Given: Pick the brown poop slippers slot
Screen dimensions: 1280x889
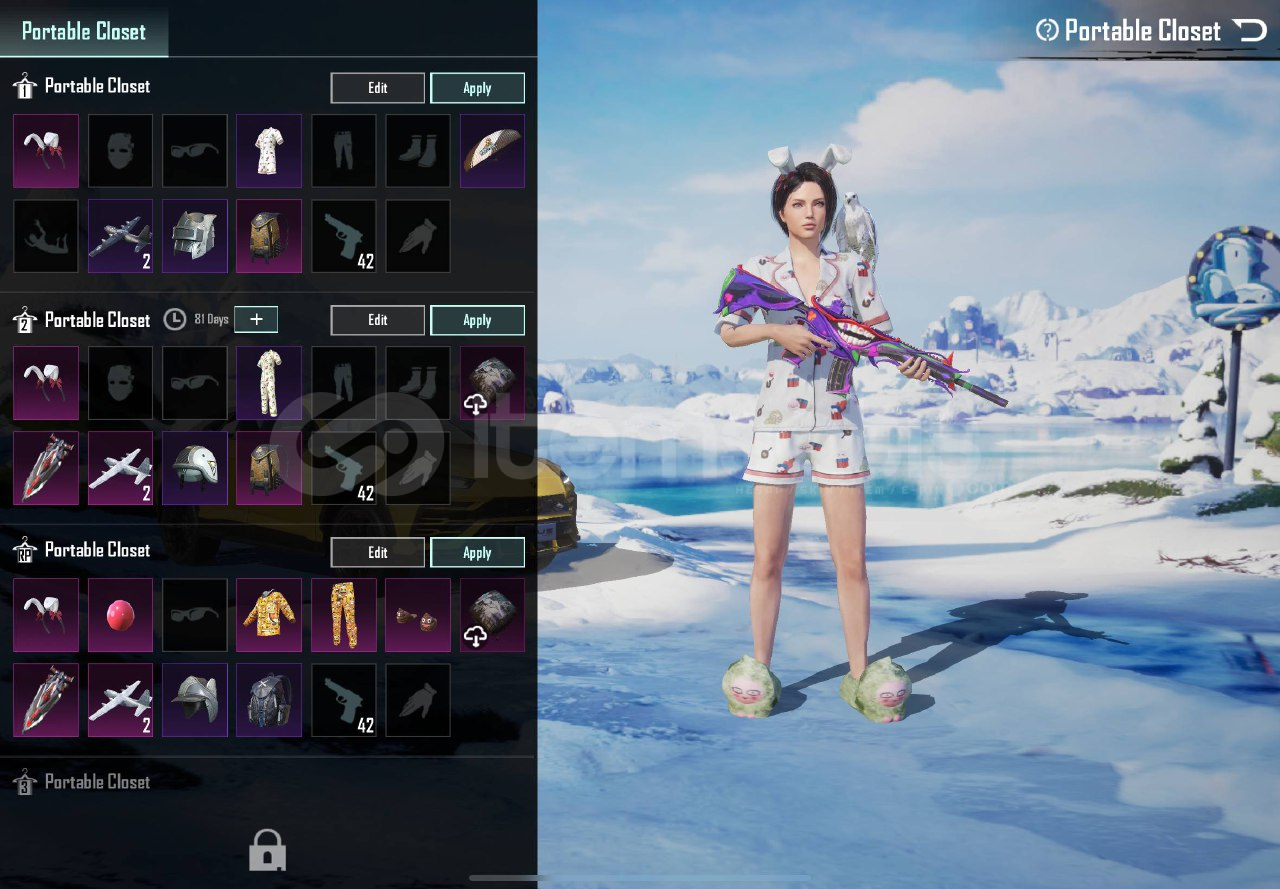Looking at the screenshot, I should (417, 615).
